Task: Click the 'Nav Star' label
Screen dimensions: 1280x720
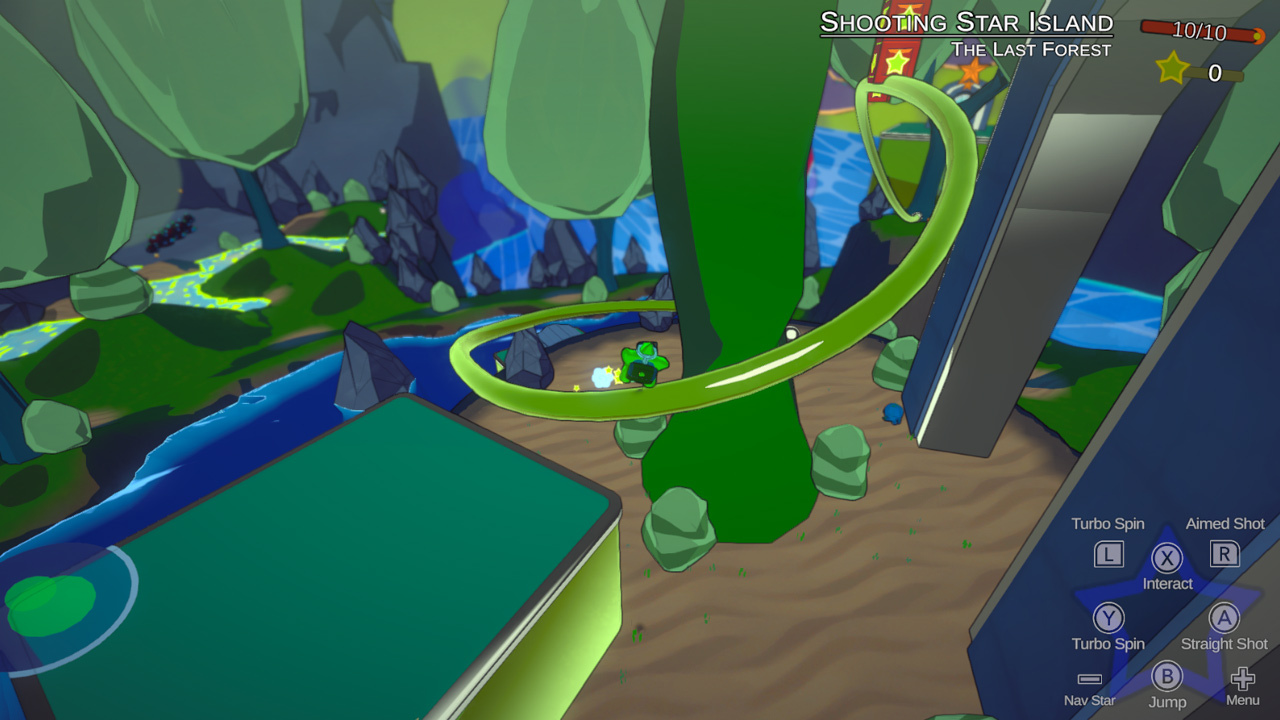Action: click(1088, 701)
